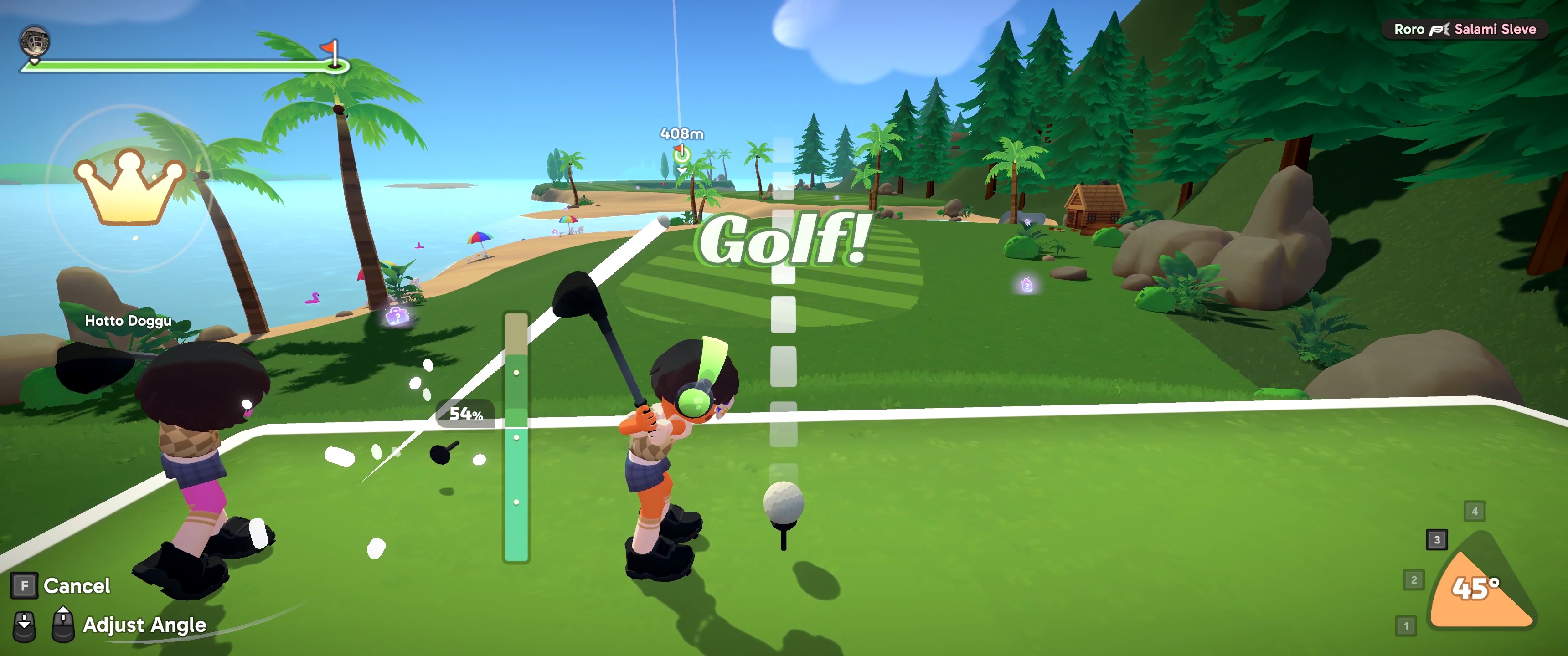Choose angle preset 4

coord(1474,511)
